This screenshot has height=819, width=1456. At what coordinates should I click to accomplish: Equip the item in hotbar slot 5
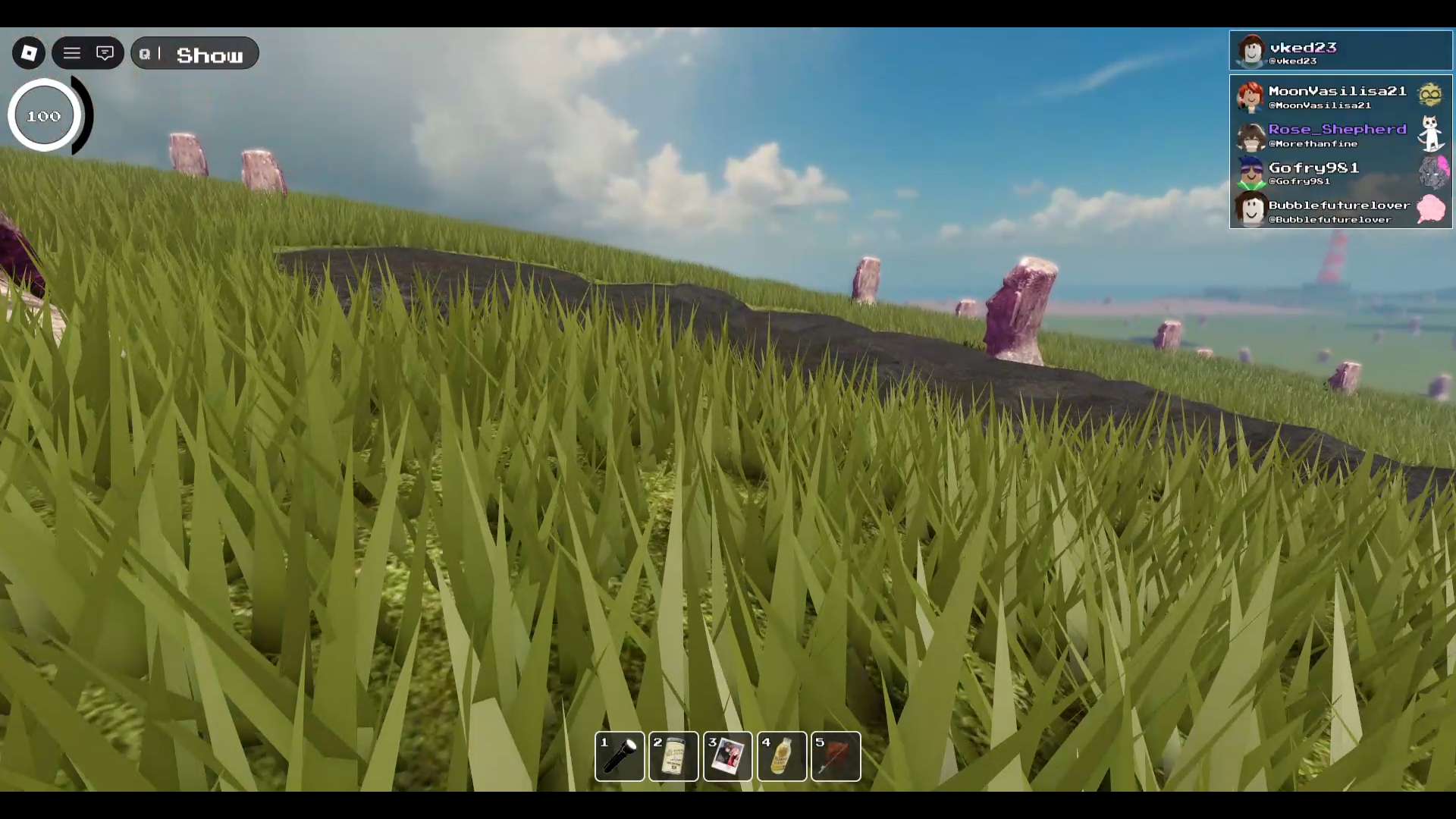[835, 756]
